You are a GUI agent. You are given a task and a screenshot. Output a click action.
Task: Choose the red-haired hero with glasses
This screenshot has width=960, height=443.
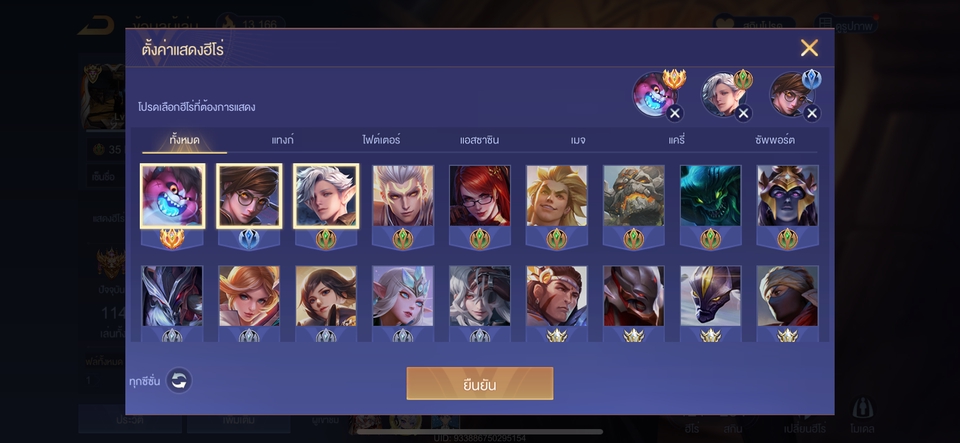tap(480, 196)
